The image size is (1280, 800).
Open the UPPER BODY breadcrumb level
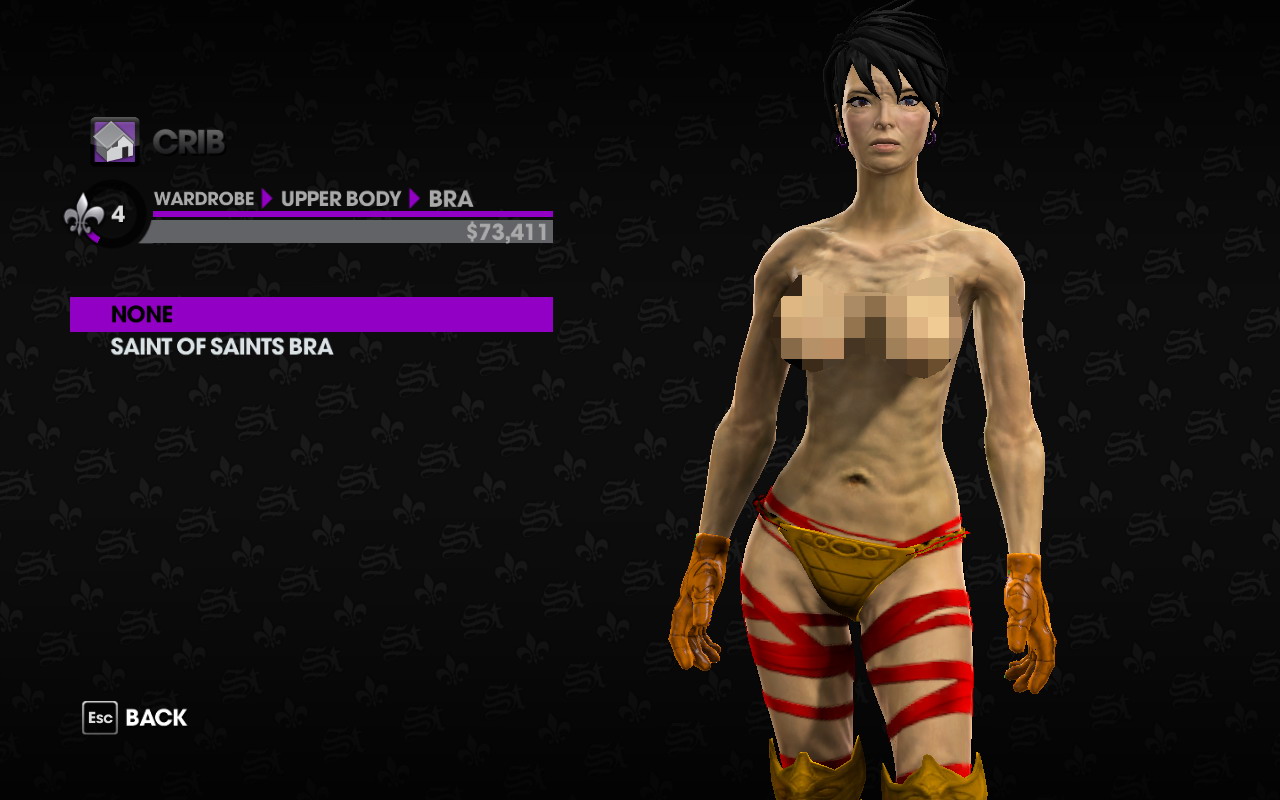tap(340, 199)
